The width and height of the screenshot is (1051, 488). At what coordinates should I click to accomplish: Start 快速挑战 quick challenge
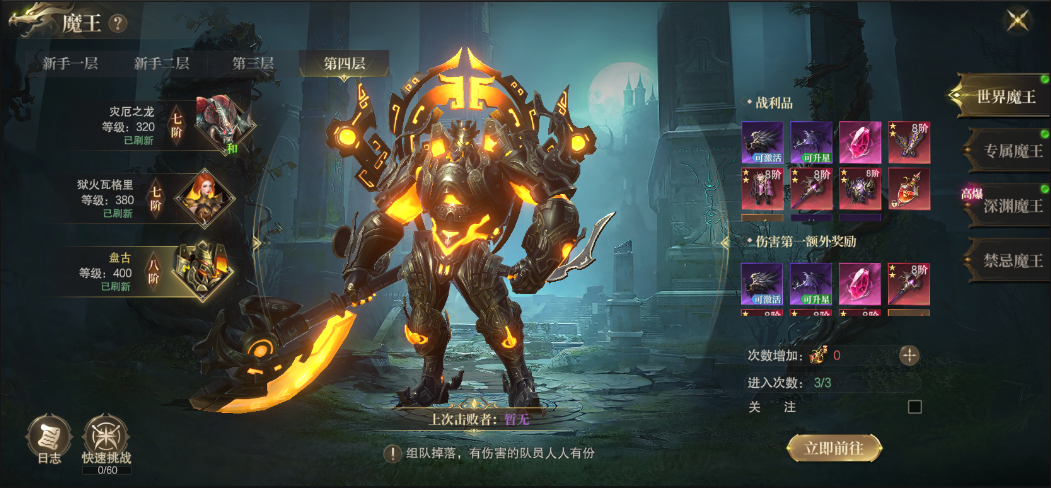pyautogui.click(x=106, y=440)
